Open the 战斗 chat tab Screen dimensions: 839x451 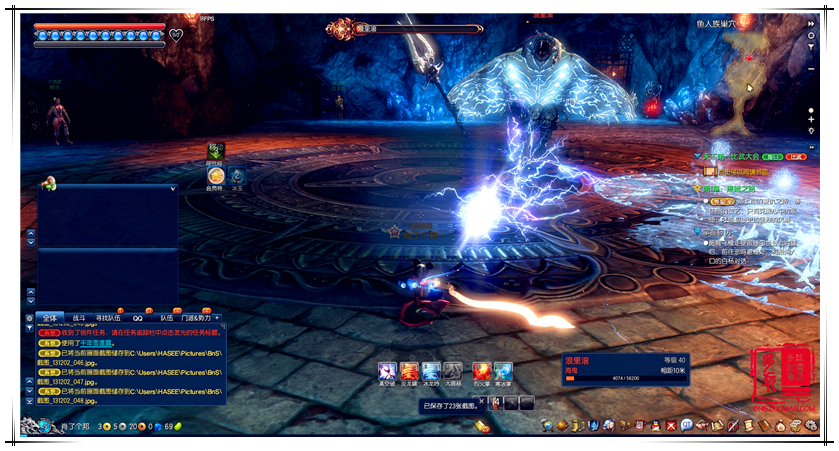point(79,318)
